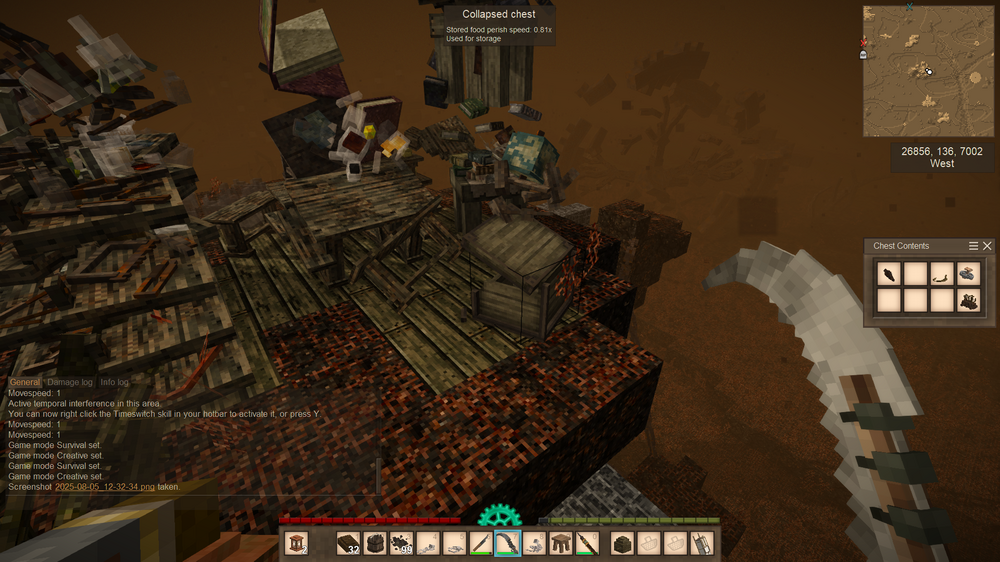This screenshot has height=562, width=1000.
Task: Open the Info log tab
Action: click(114, 383)
